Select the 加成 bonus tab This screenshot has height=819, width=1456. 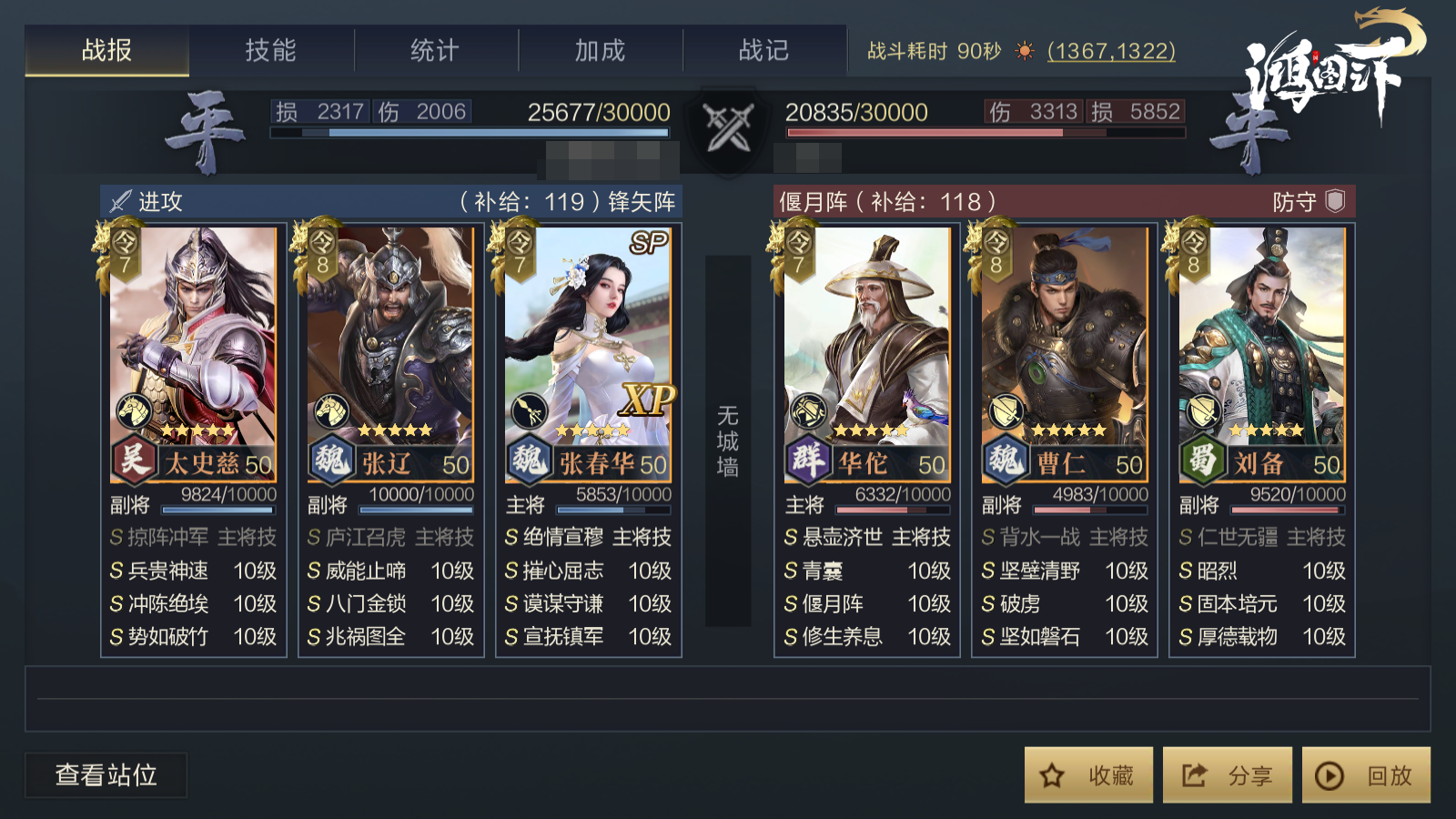coord(600,50)
